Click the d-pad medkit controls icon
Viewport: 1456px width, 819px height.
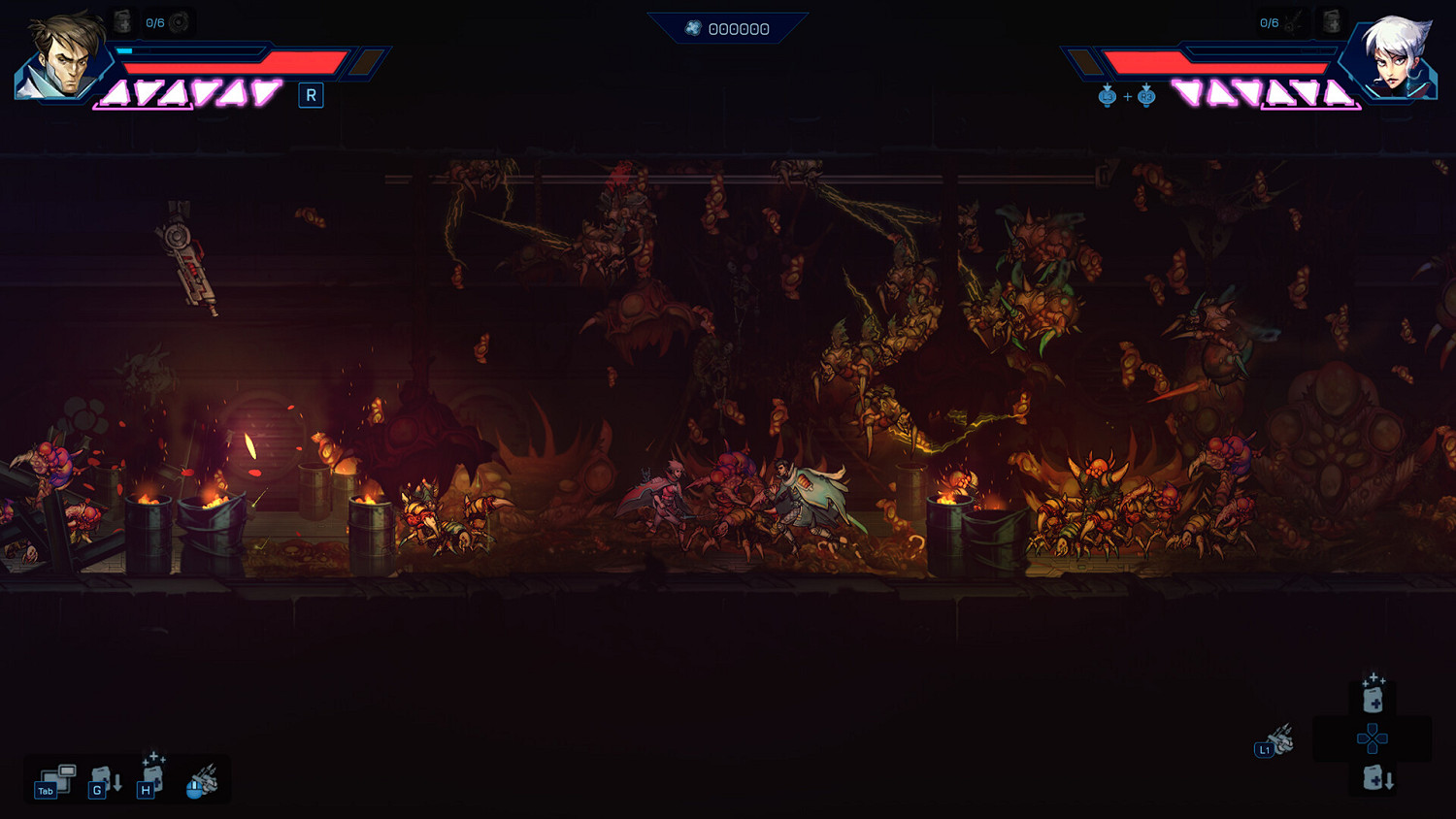(x=1373, y=739)
